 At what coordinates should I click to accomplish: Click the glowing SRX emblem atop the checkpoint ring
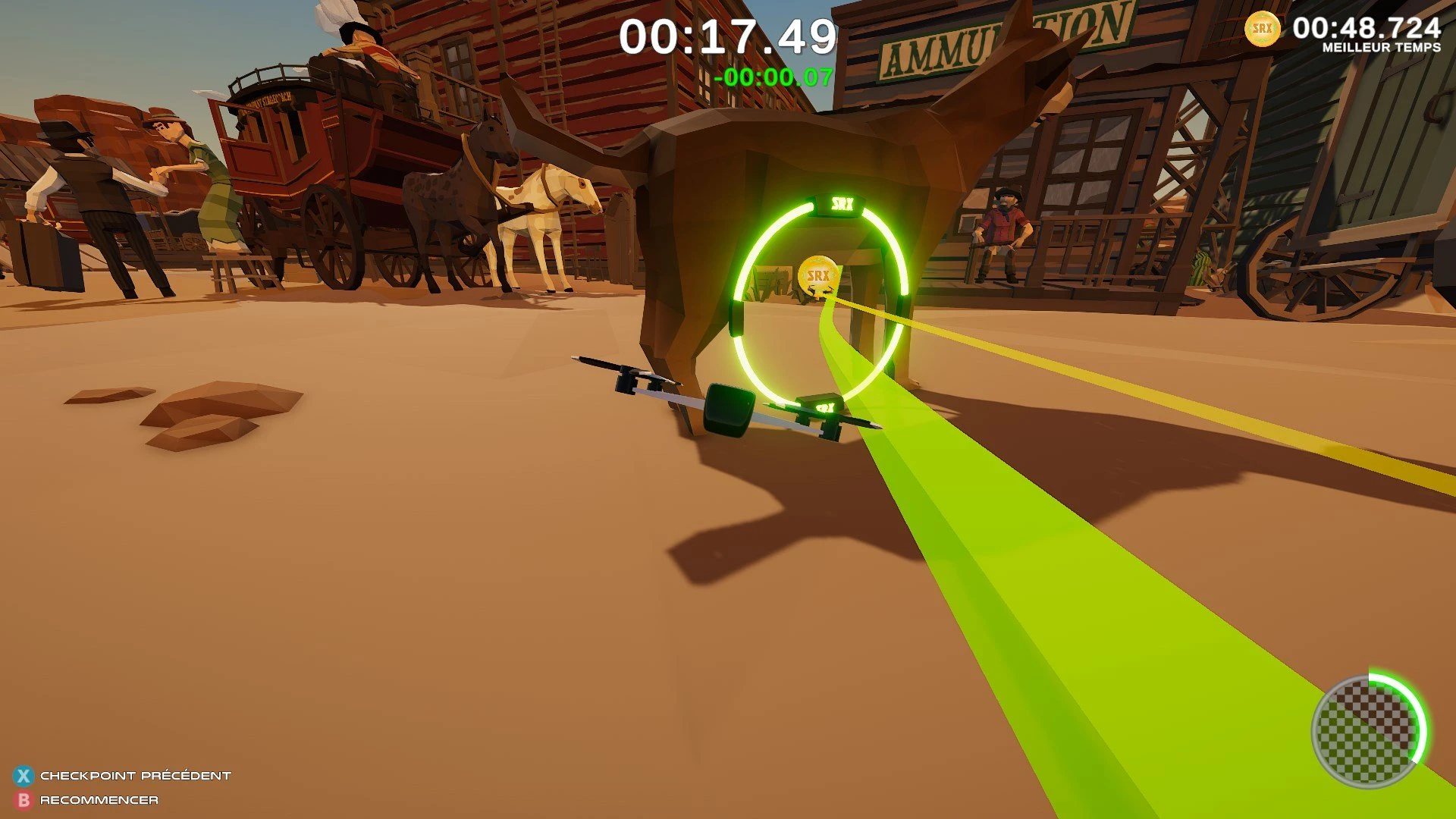coord(842,203)
